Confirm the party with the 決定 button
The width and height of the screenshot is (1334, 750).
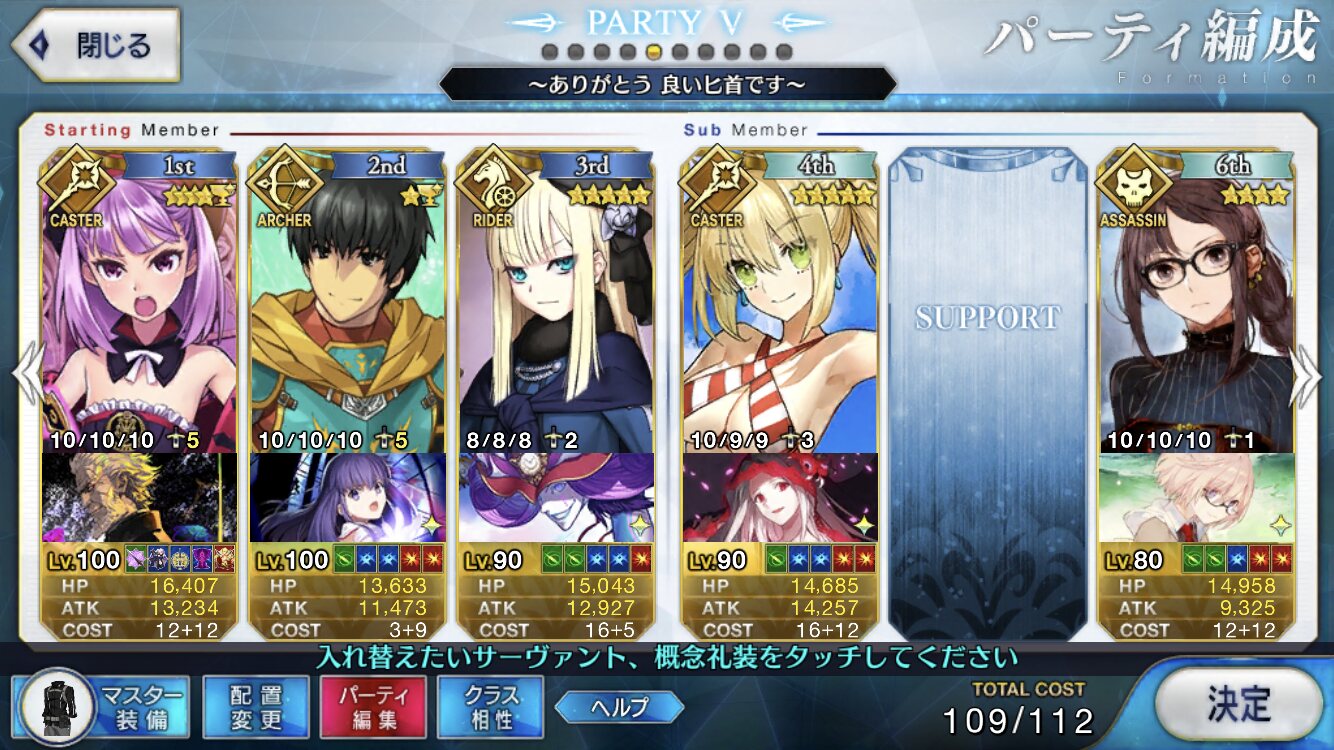[x=1237, y=705]
